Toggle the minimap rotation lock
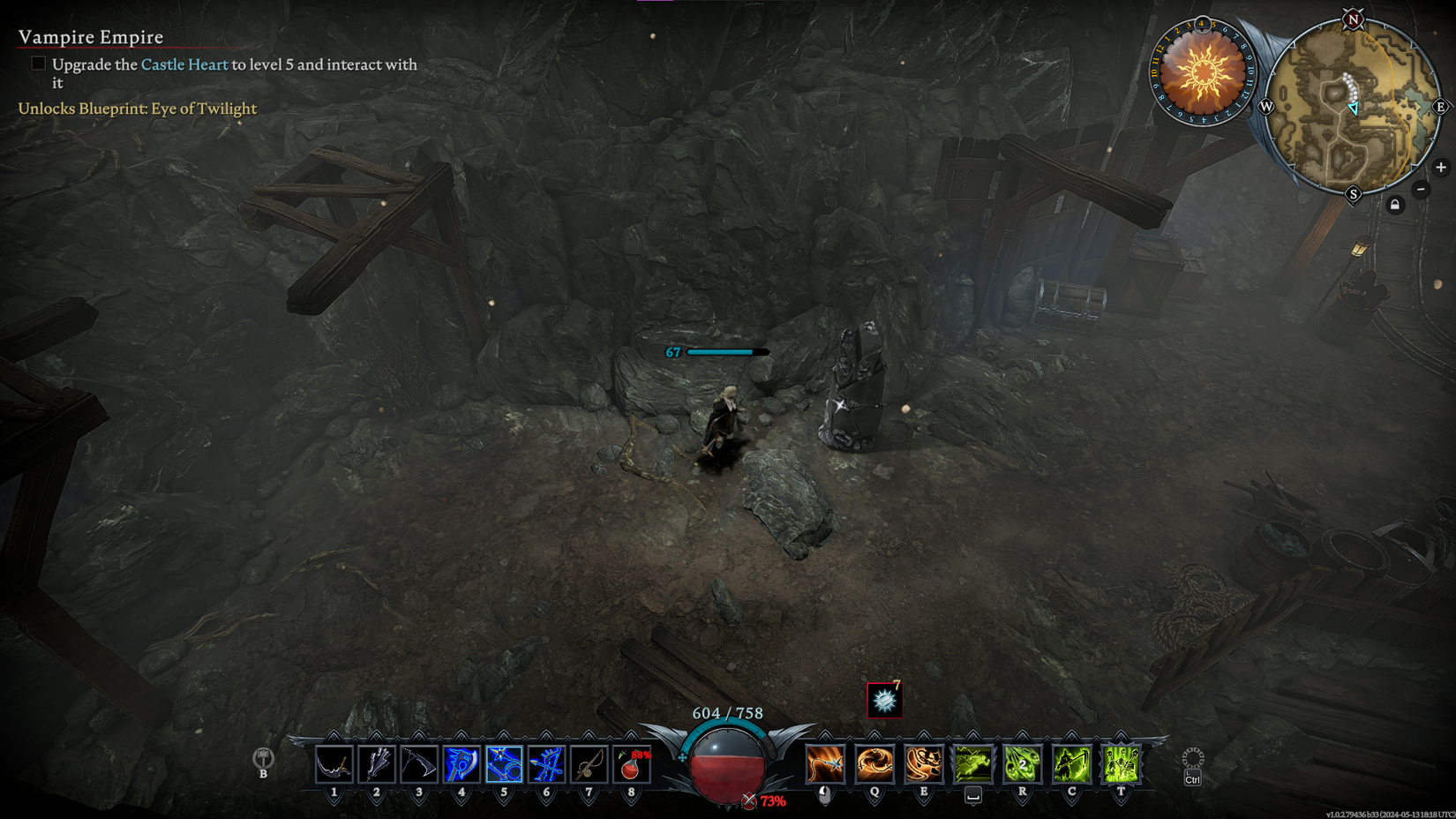 (x=1395, y=205)
